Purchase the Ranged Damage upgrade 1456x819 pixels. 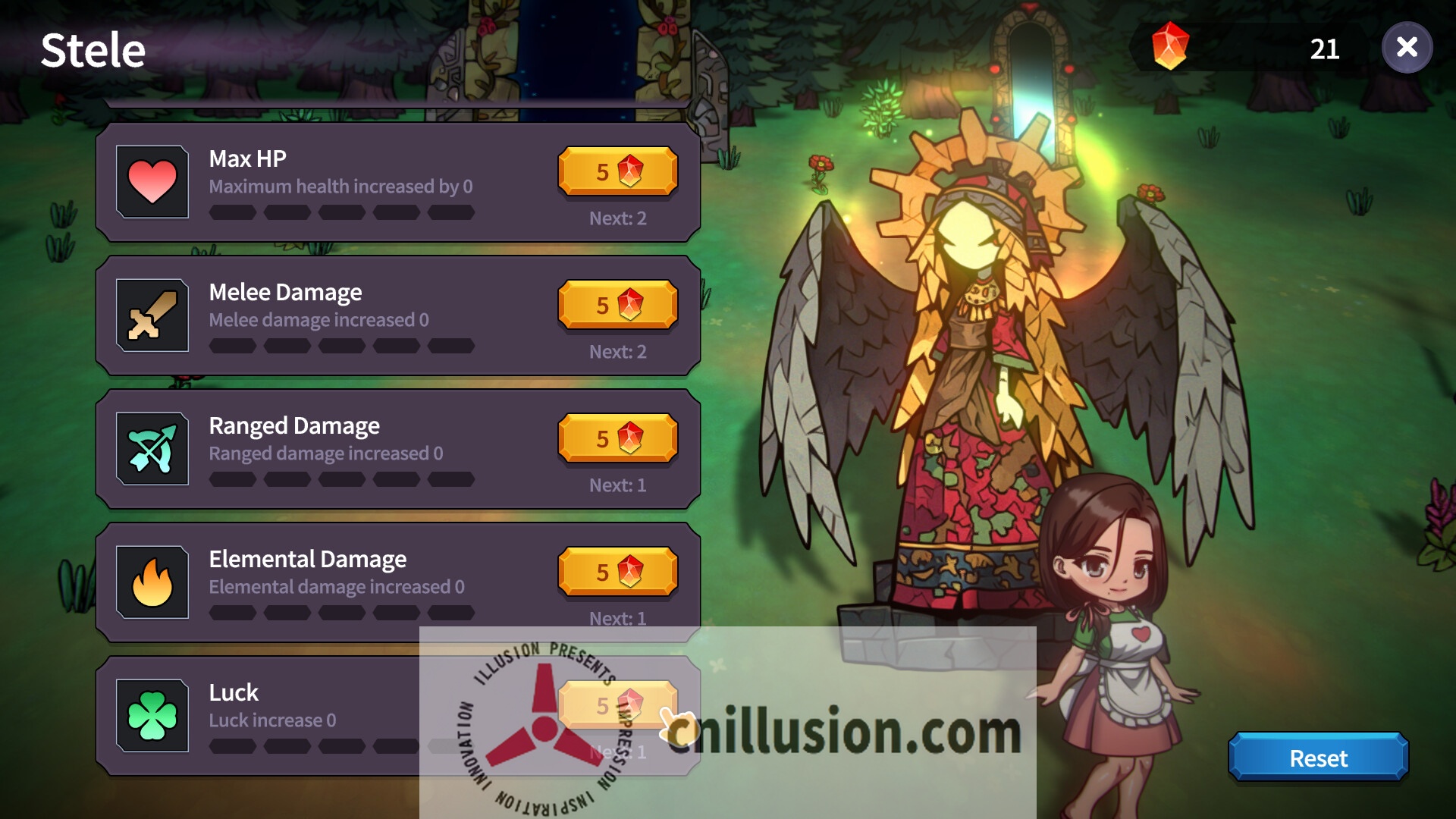coord(617,438)
